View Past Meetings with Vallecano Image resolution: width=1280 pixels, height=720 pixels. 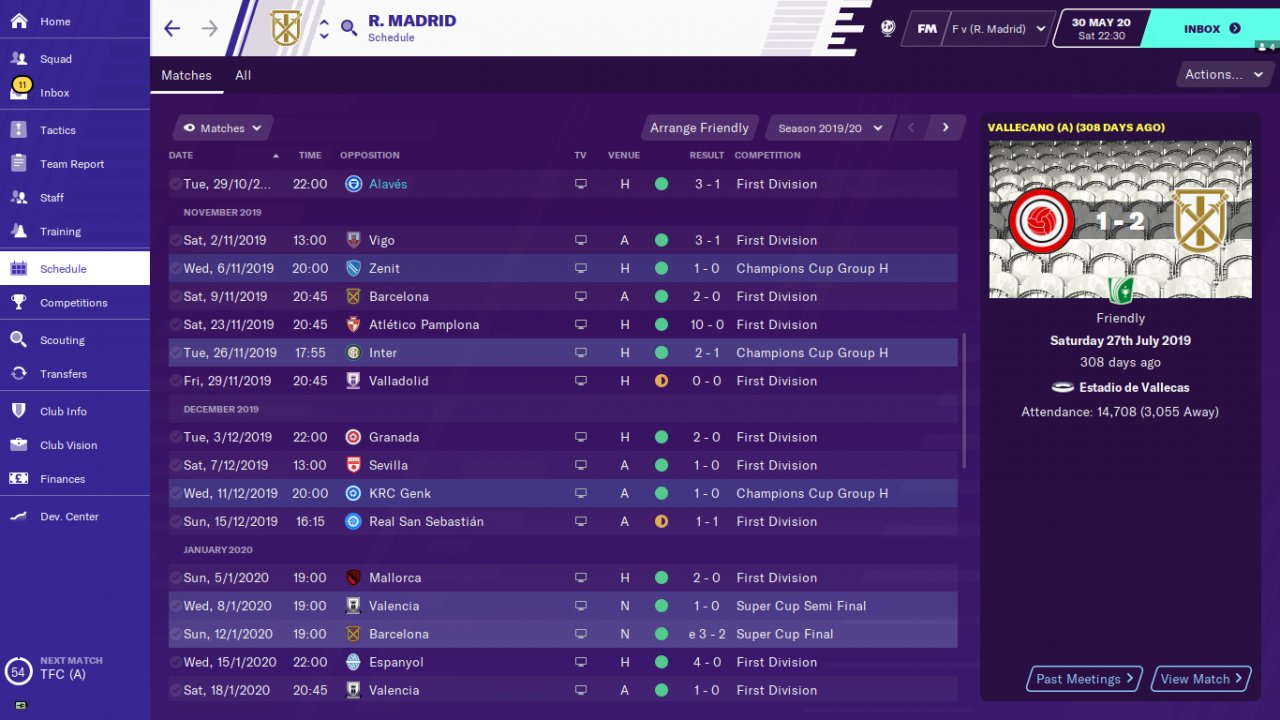pyautogui.click(x=1085, y=679)
